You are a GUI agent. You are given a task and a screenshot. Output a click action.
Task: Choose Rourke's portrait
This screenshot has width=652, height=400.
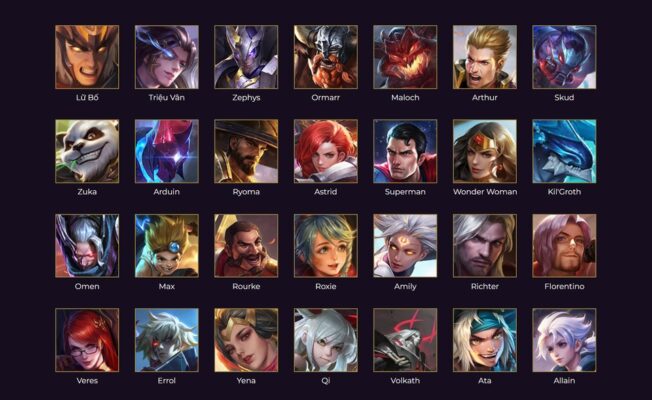pos(246,245)
